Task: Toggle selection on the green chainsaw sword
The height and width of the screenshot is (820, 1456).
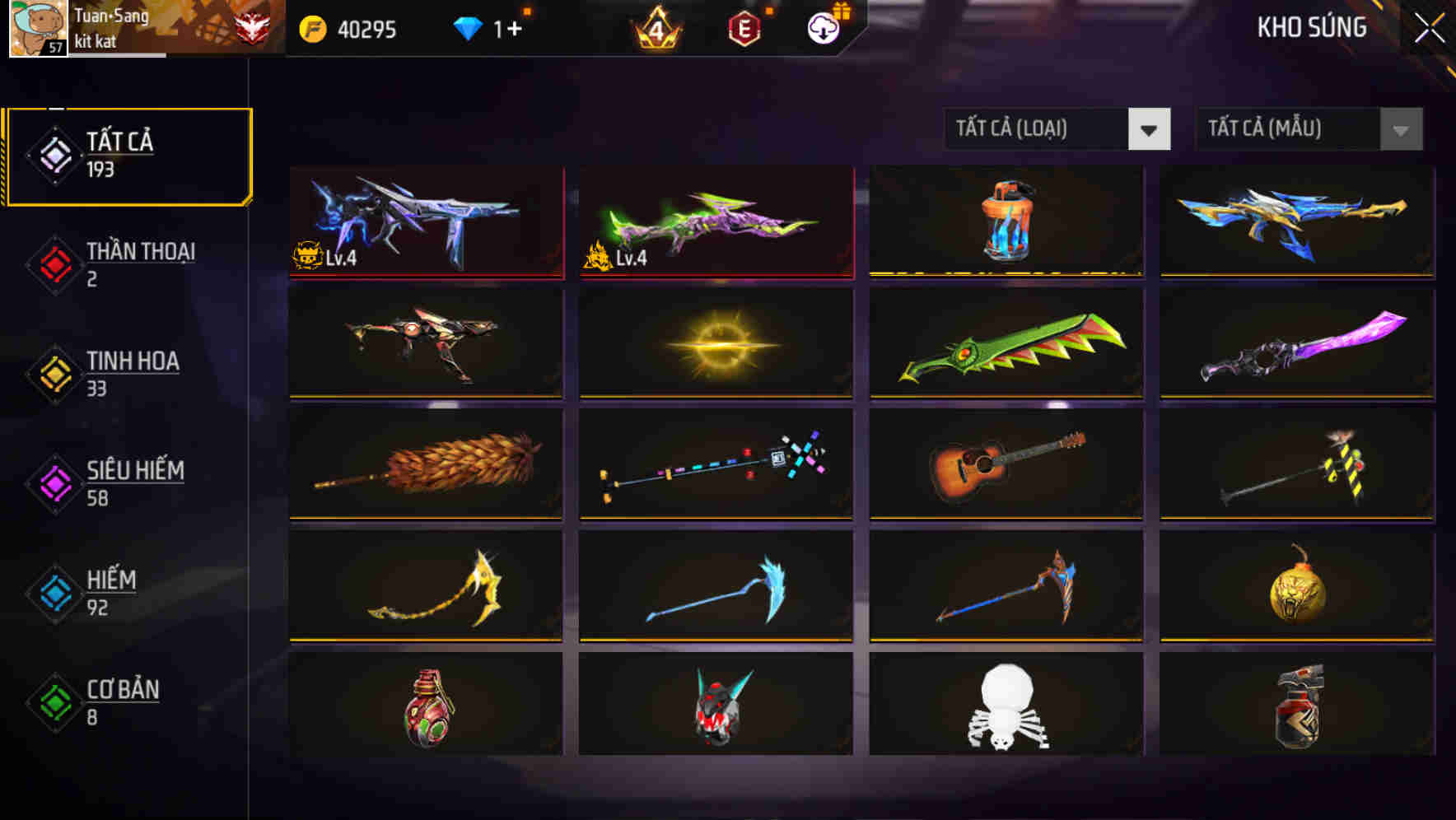Action: 1006,343
